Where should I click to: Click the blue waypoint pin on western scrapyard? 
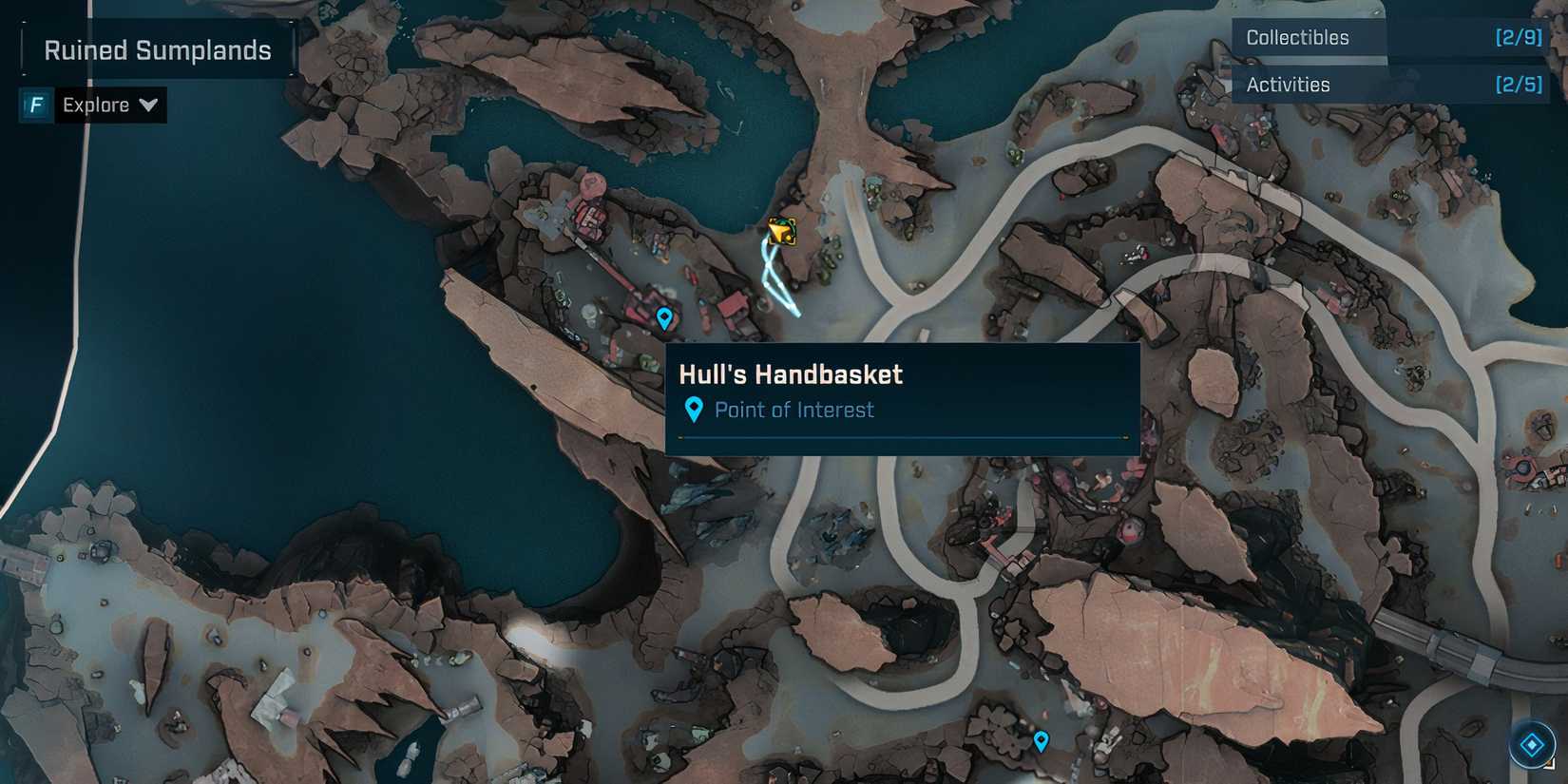(663, 317)
